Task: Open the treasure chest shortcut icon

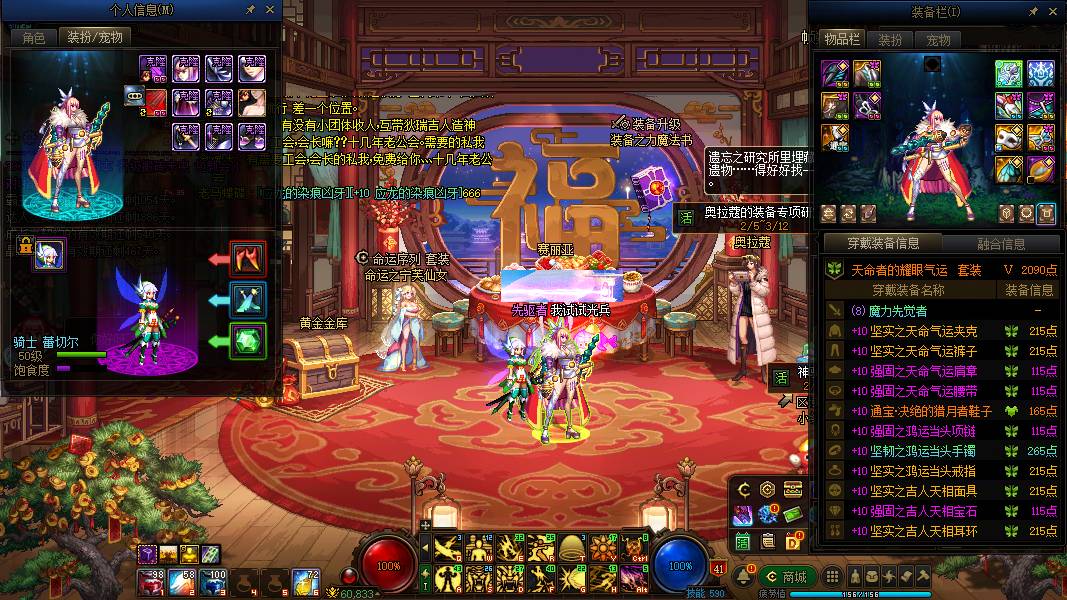Action: [x=793, y=489]
